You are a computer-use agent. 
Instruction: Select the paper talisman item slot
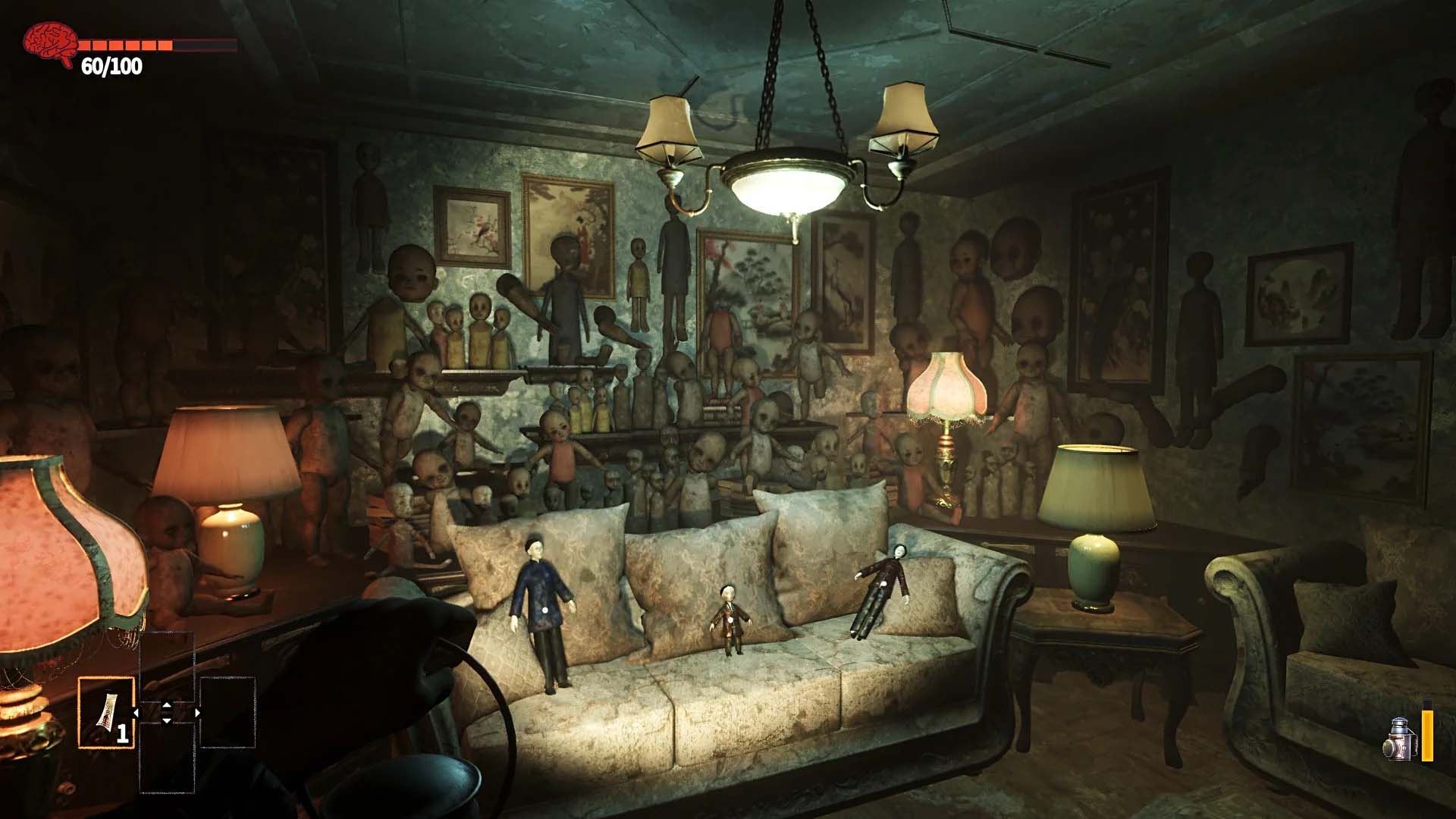[x=106, y=713]
